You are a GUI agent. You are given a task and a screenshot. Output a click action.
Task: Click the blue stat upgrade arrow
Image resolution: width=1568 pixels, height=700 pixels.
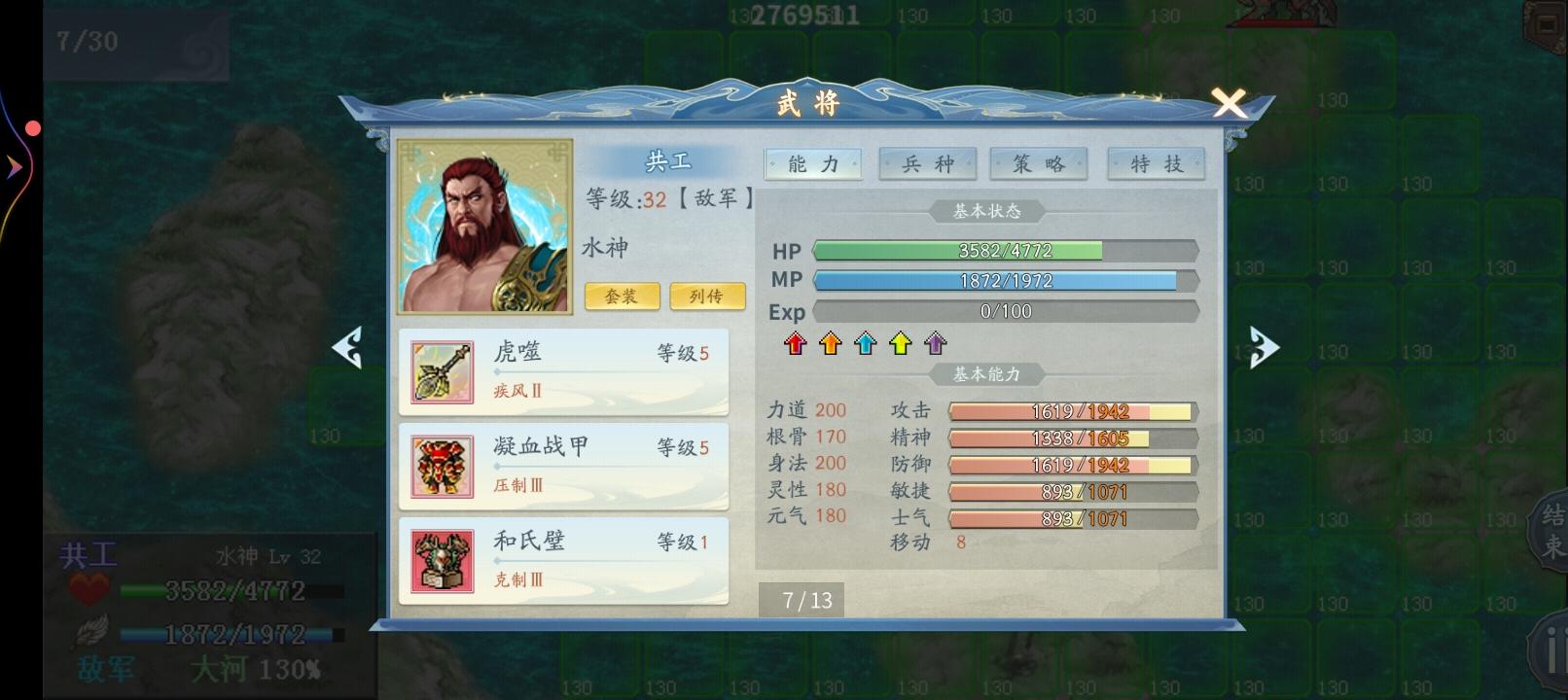pos(864,342)
